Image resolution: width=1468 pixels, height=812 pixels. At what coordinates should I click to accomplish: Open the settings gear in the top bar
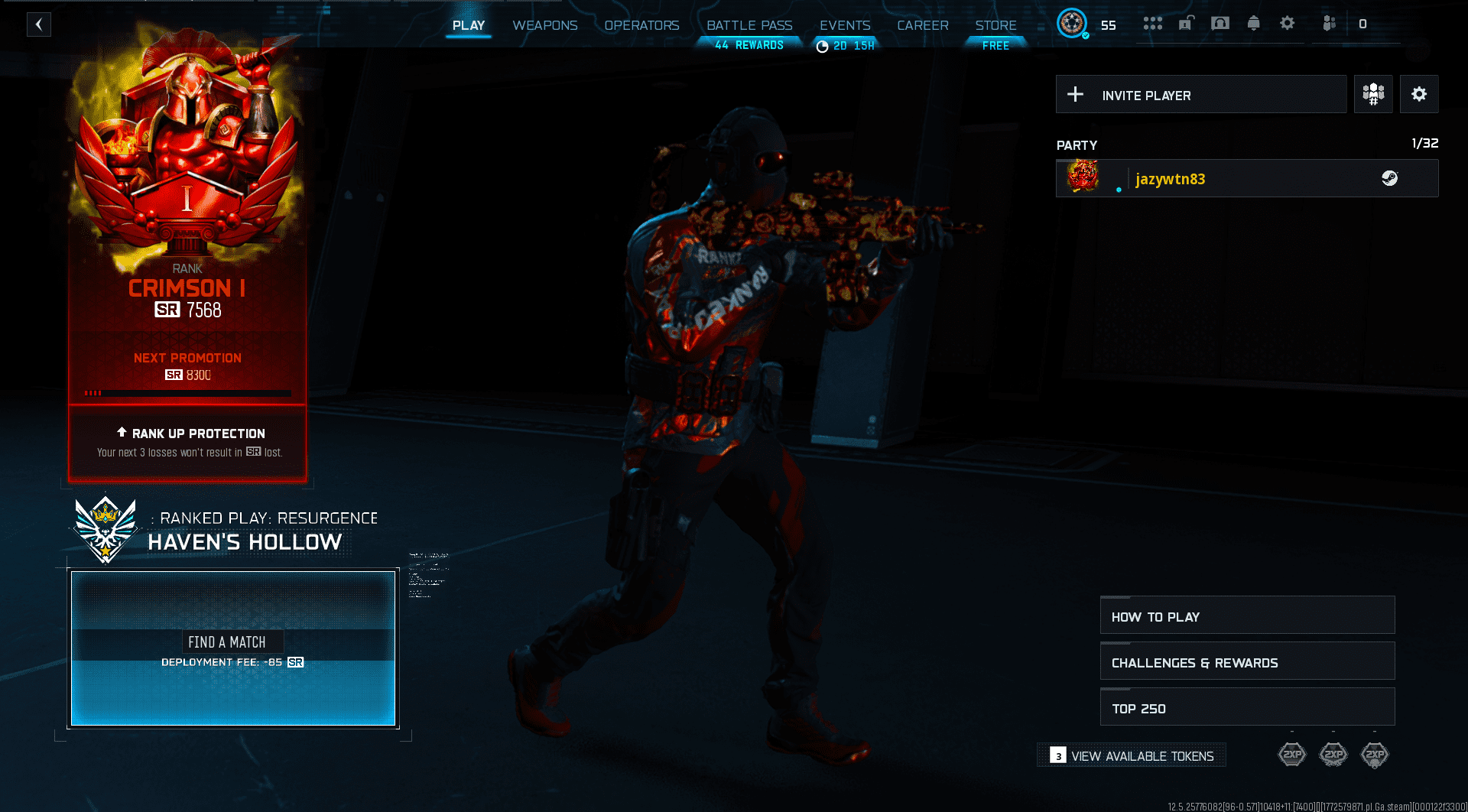click(x=1287, y=24)
